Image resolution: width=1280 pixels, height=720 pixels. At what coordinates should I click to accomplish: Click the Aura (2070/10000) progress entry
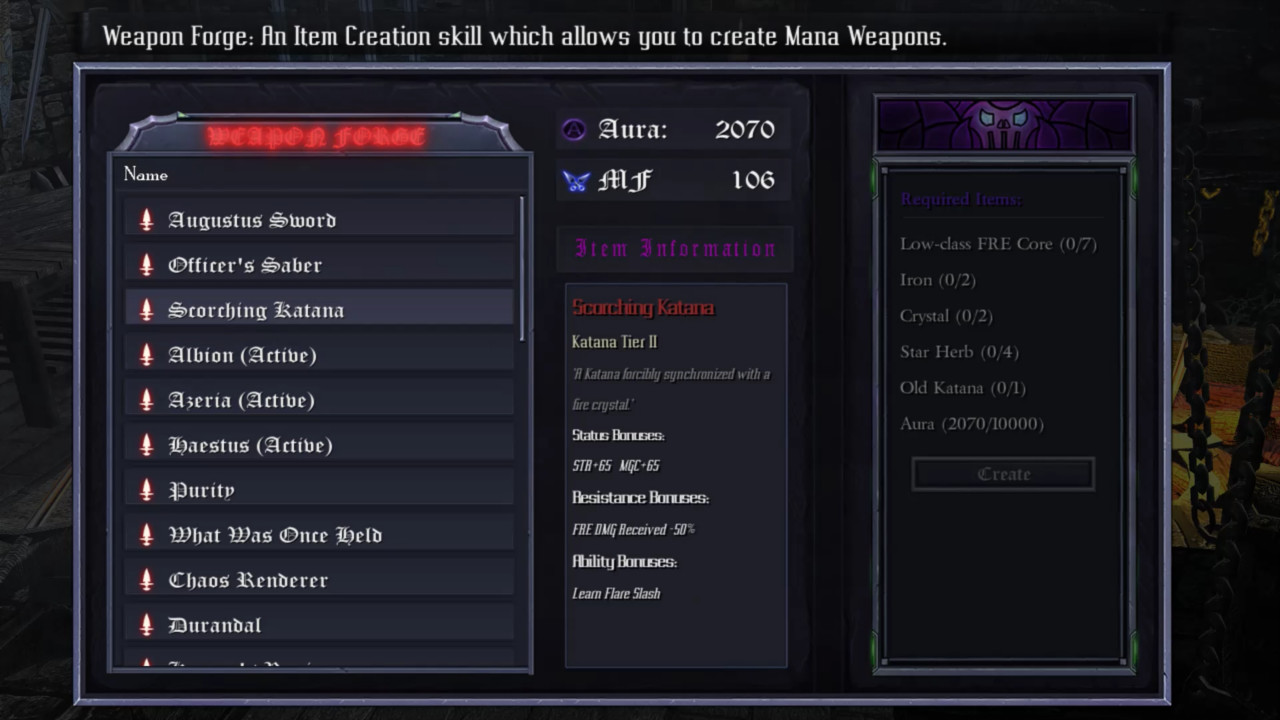[x=971, y=423]
